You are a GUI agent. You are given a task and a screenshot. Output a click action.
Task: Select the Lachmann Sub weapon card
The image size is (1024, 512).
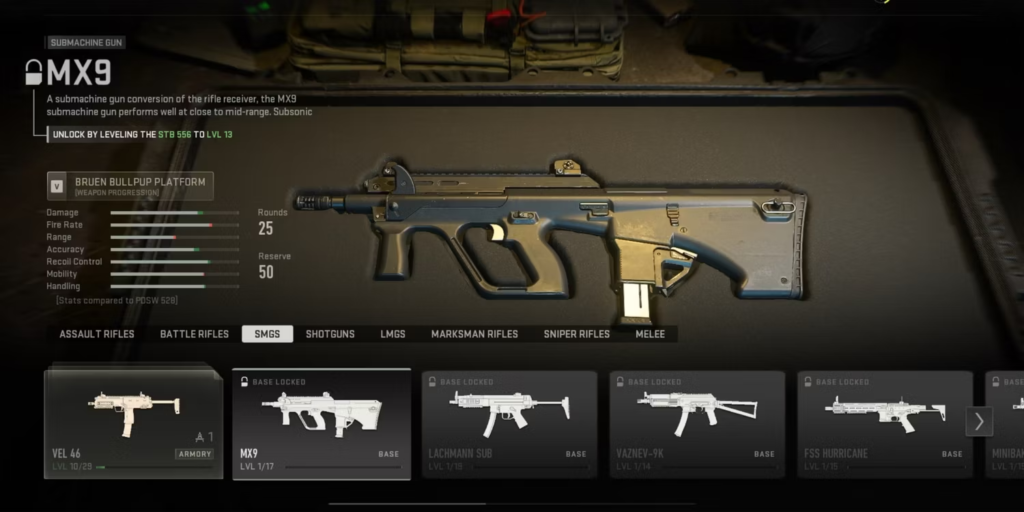(509, 421)
